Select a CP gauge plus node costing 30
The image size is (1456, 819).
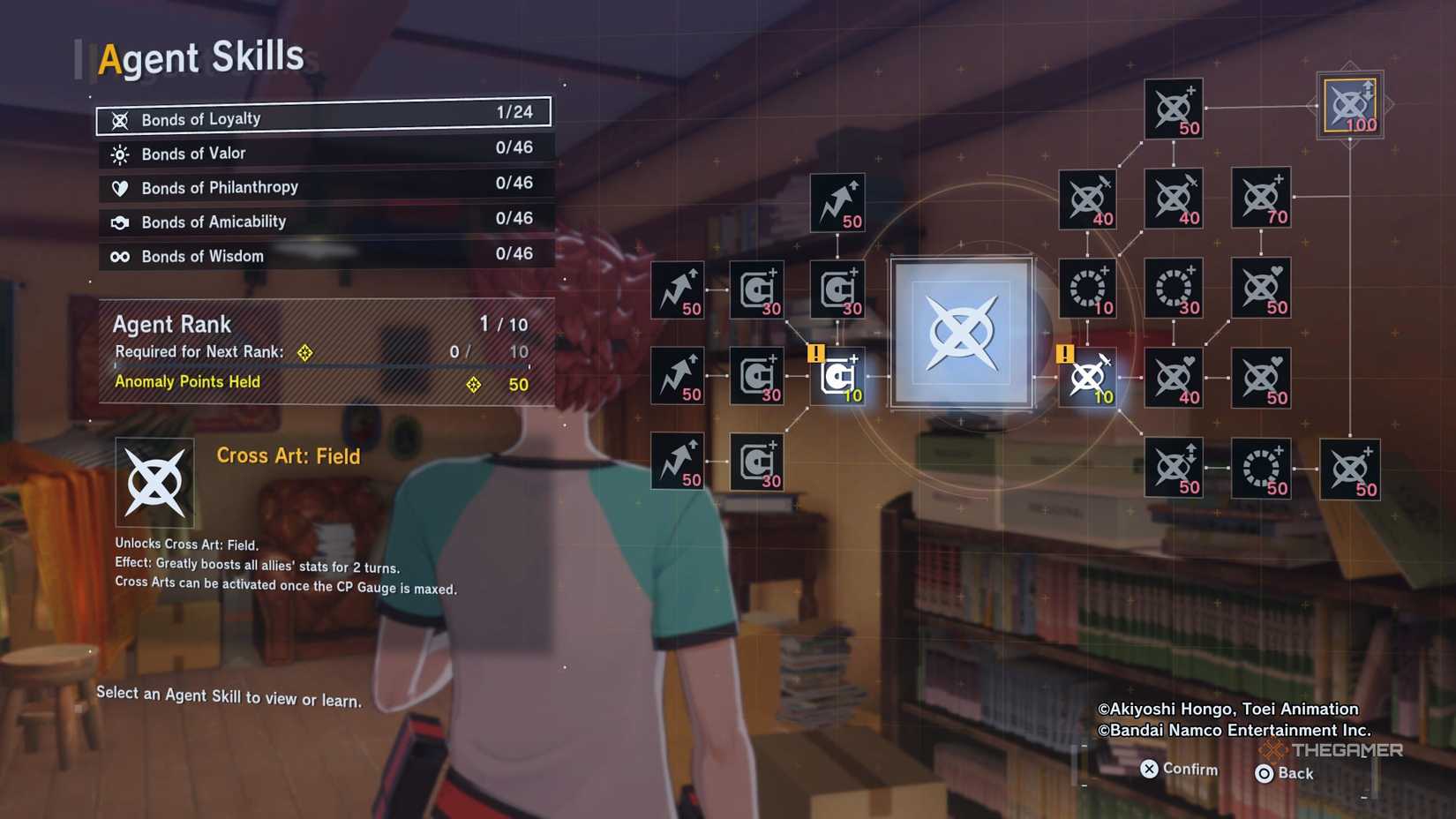pyautogui.click(x=757, y=291)
